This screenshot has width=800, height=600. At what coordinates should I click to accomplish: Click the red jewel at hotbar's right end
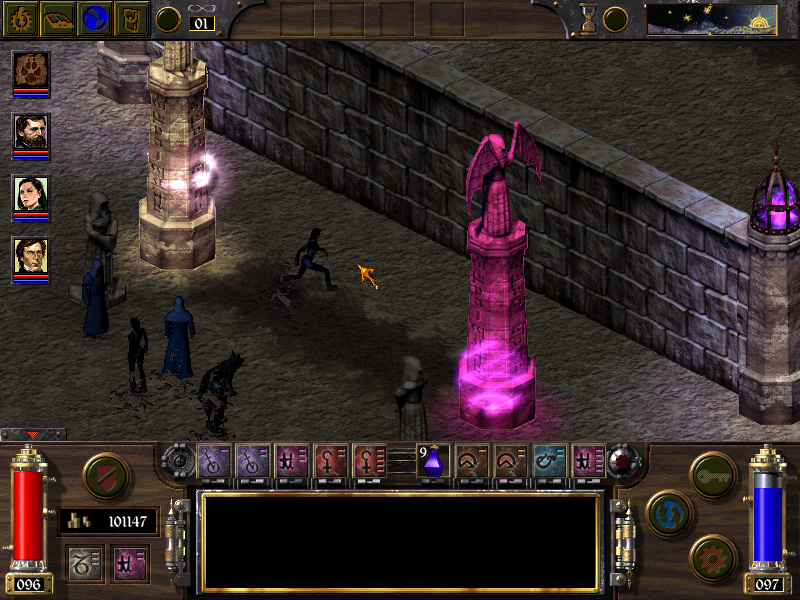622,462
